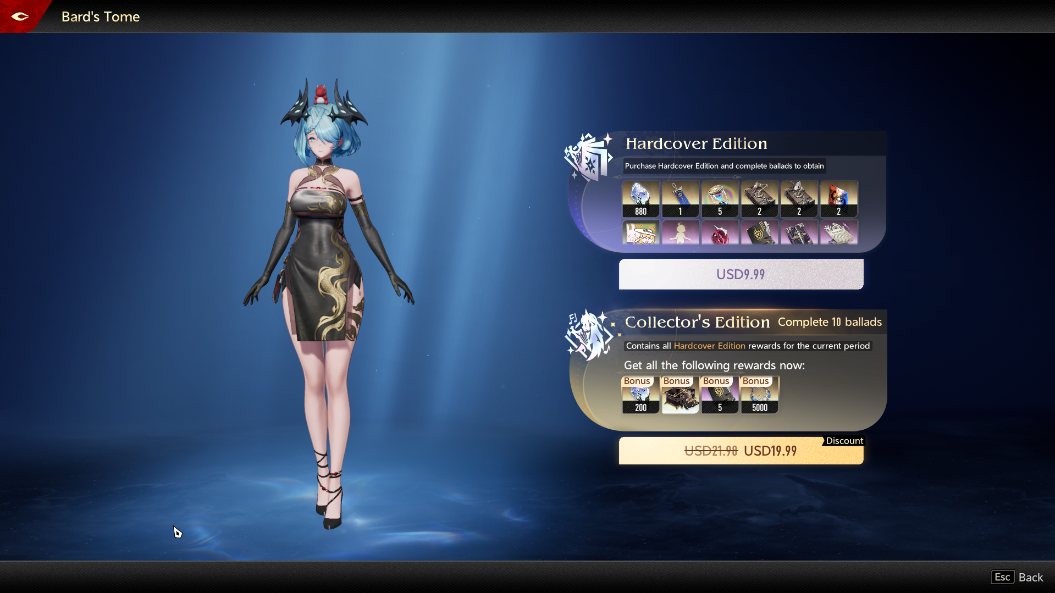Inspect the bonus black book with quantity 5
Viewport: 1055px width, 593px height.
(719, 395)
